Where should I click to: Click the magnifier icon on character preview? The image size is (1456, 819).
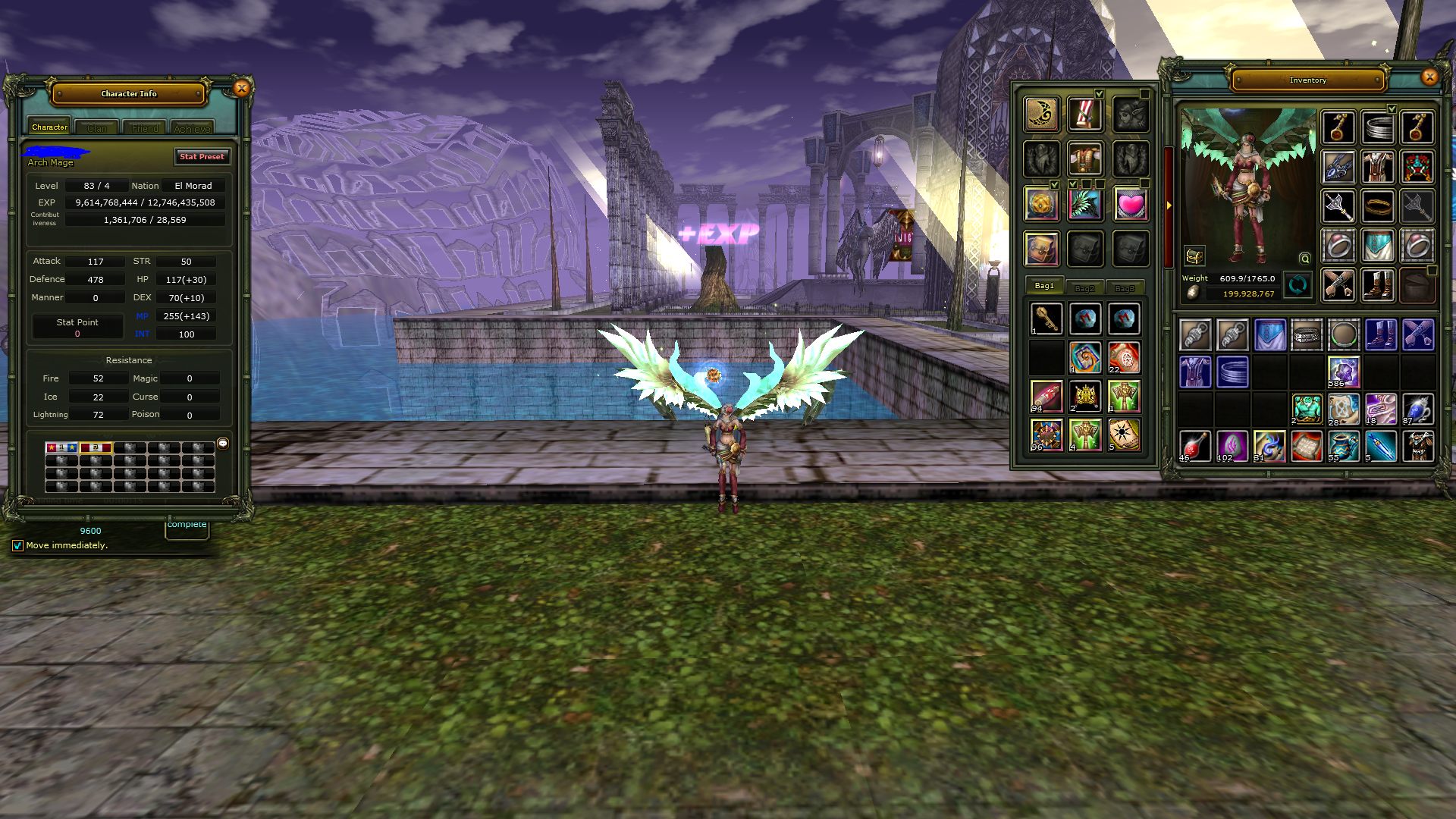click(x=1304, y=259)
